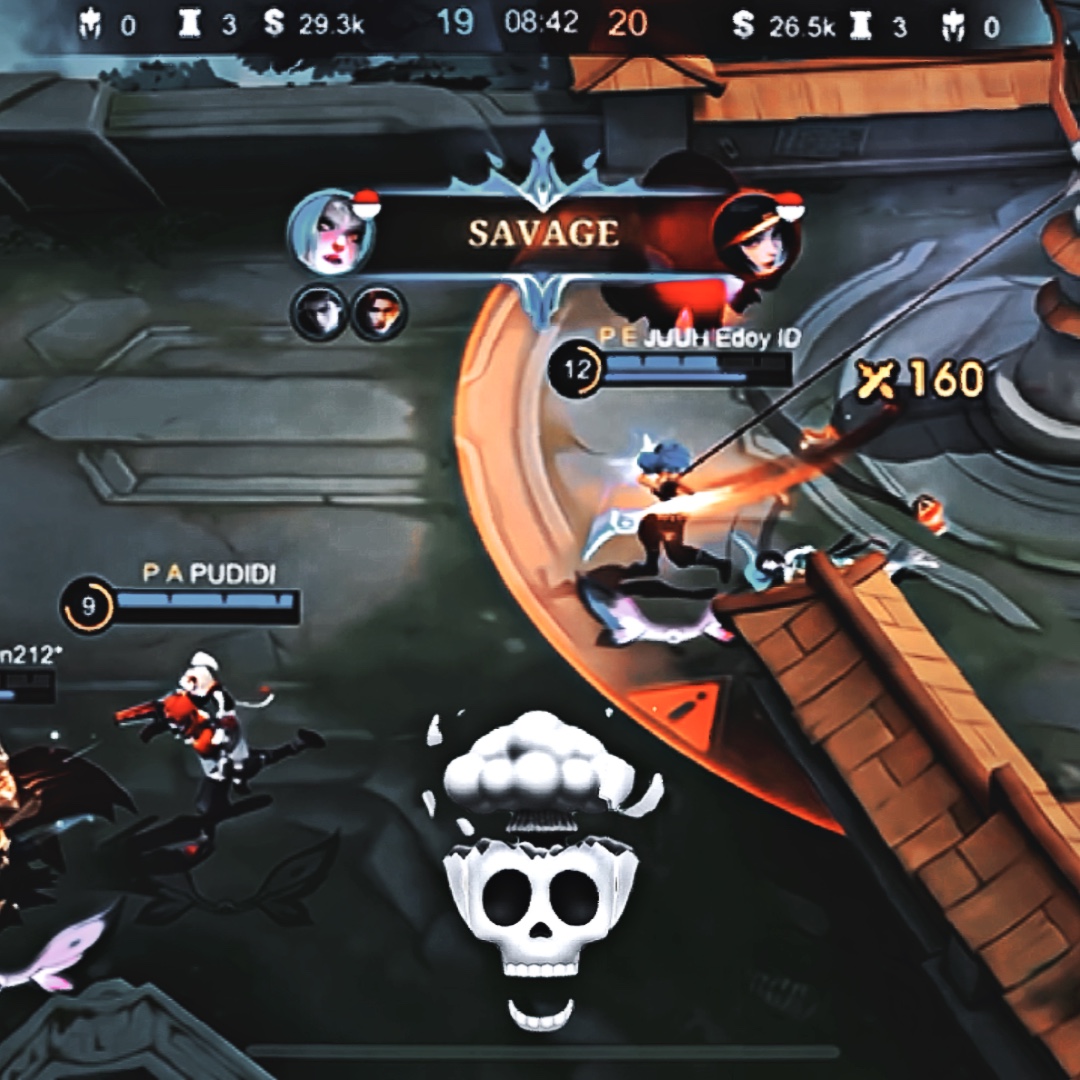Tap the white-haired killer portrait on Savage banner
The width and height of the screenshot is (1080, 1080).
331,233
